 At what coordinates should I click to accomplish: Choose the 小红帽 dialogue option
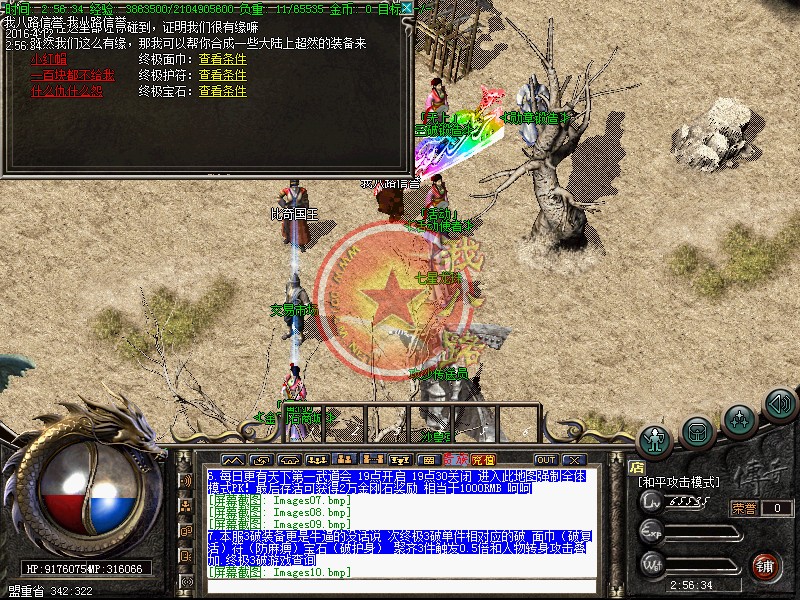coord(44,59)
